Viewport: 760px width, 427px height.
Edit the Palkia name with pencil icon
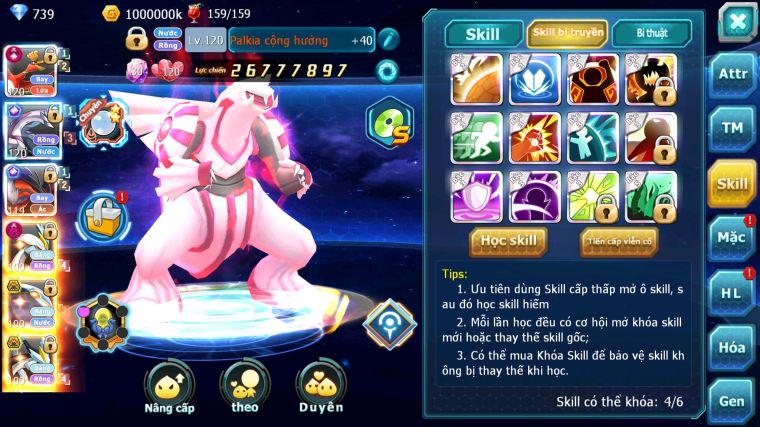[x=388, y=40]
